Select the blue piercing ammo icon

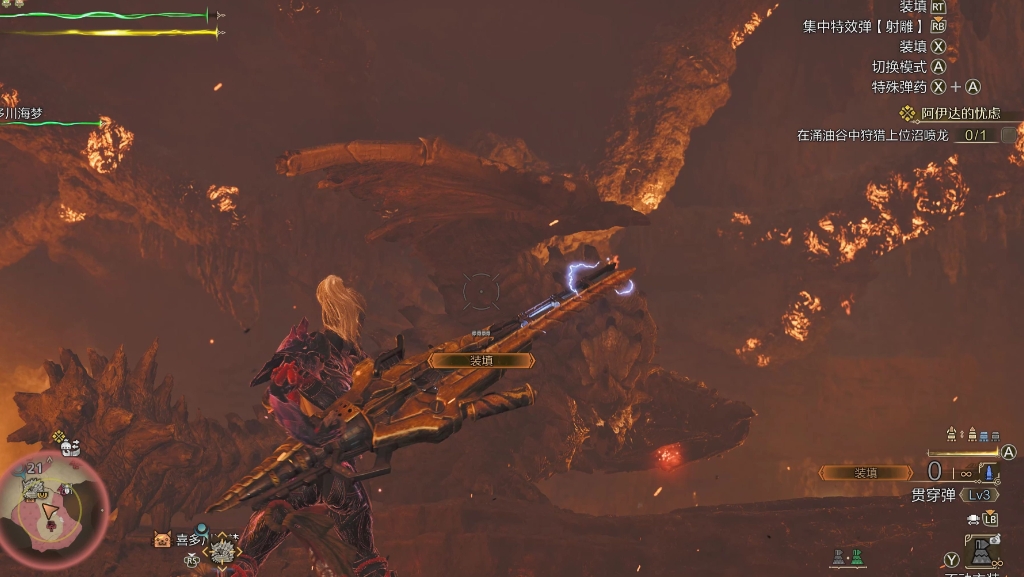pyautogui.click(x=988, y=472)
